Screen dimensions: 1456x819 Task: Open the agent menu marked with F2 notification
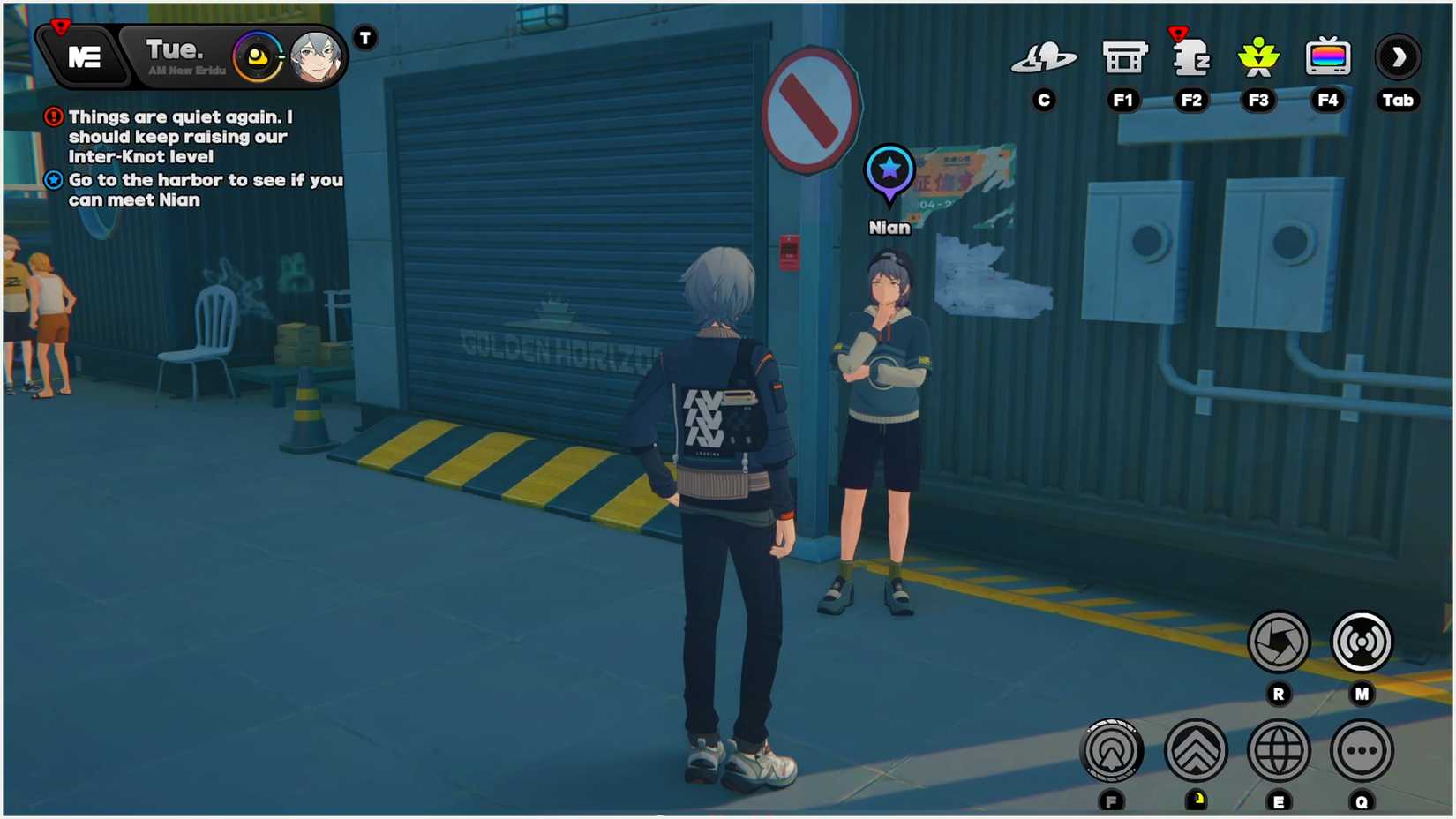(1192, 58)
